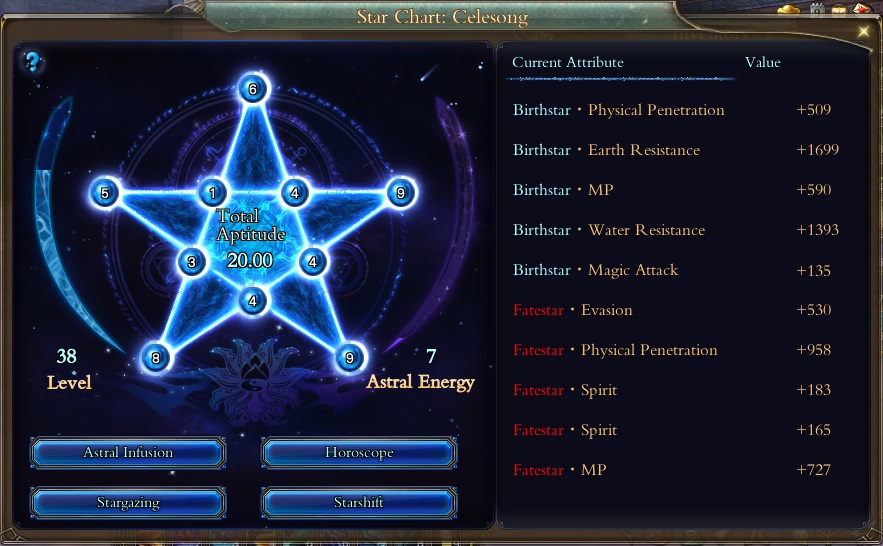Viewport: 883px width, 546px height.
Task: Close the Star Chart window
Action: tap(864, 31)
